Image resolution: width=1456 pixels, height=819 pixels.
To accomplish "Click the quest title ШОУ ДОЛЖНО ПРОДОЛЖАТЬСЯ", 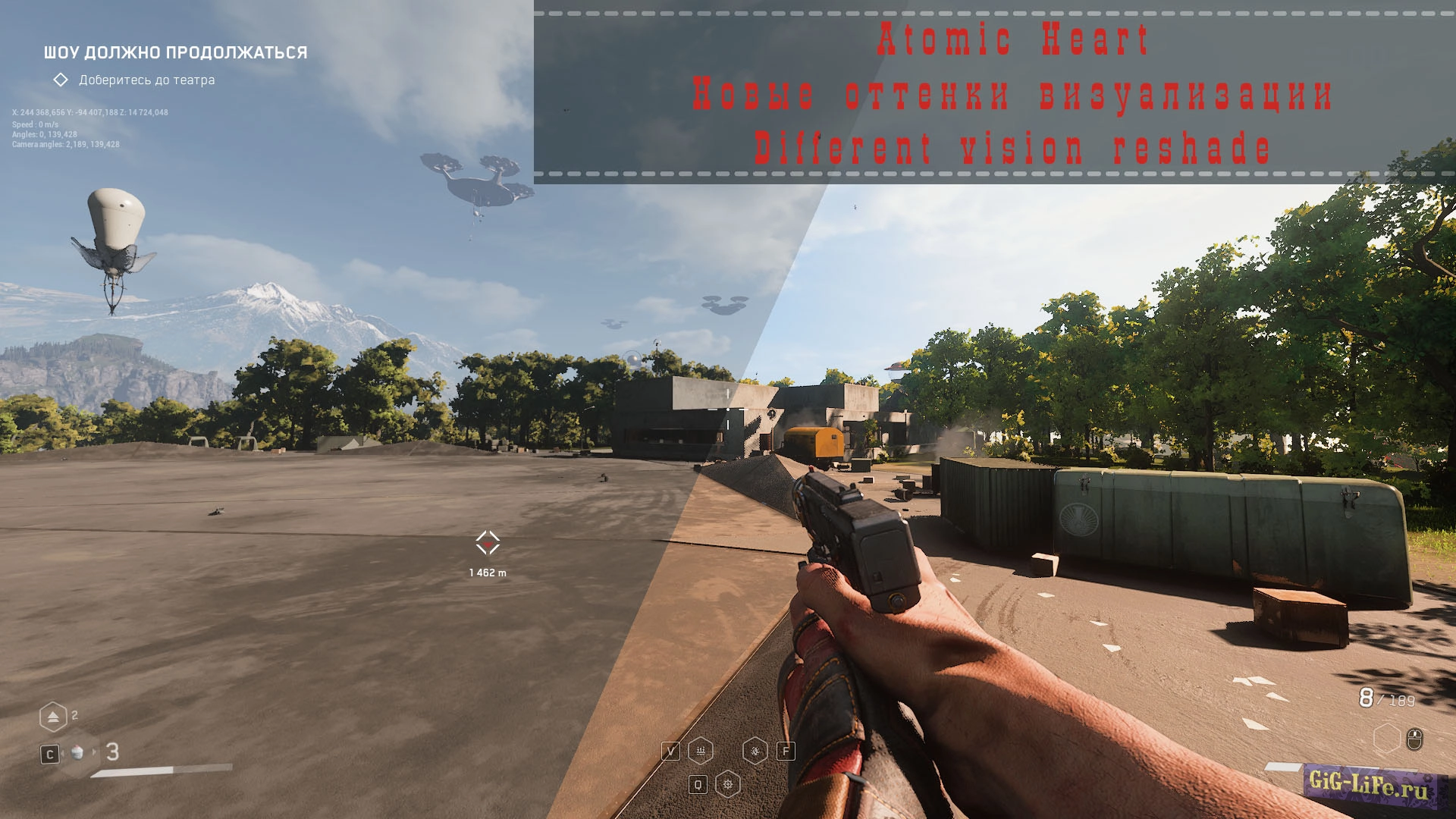I will (x=174, y=53).
